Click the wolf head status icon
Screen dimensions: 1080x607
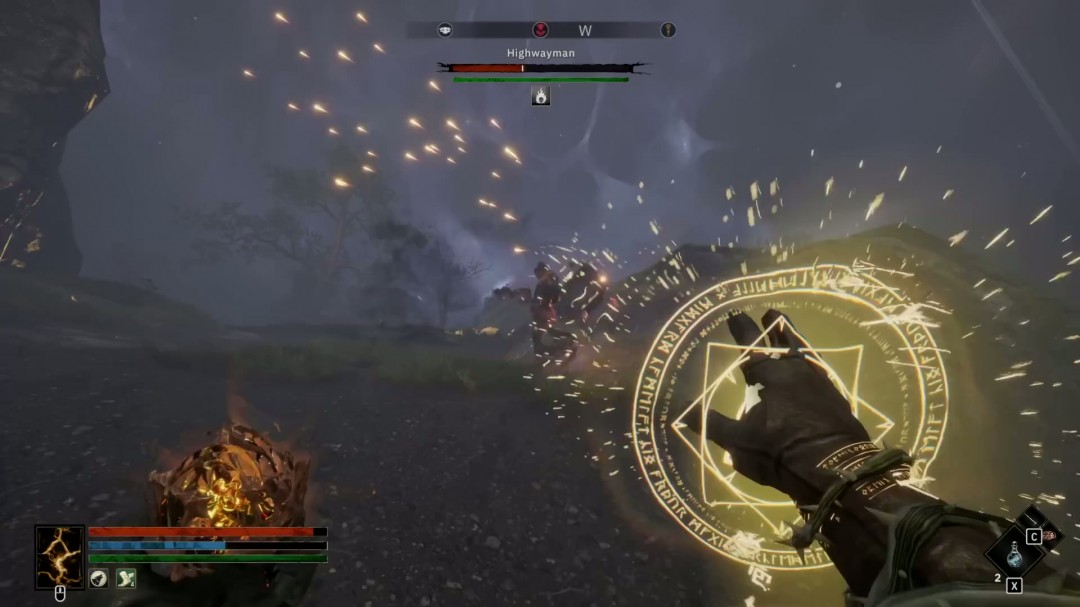[x=99, y=578]
